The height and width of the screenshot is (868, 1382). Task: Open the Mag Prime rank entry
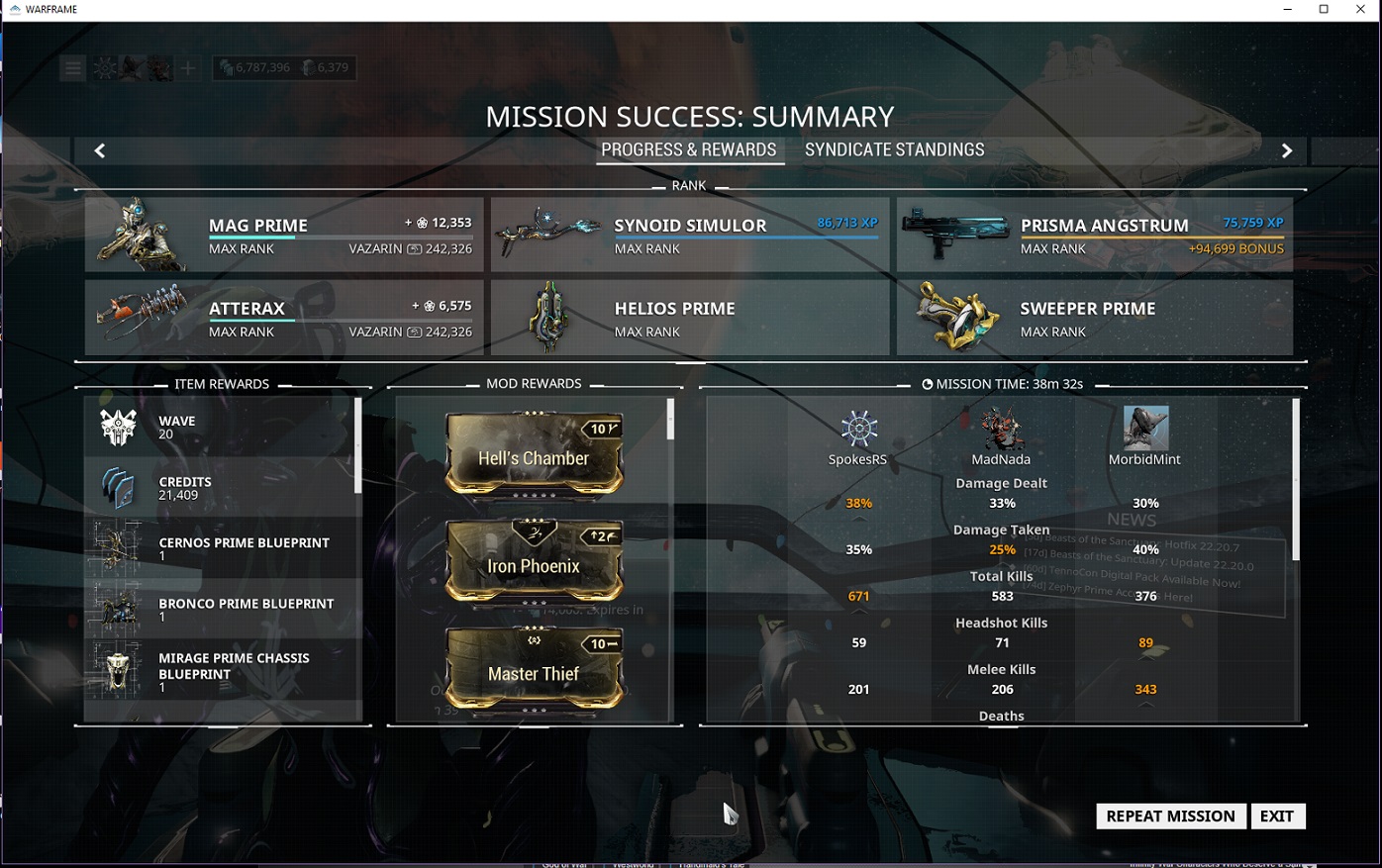click(284, 235)
